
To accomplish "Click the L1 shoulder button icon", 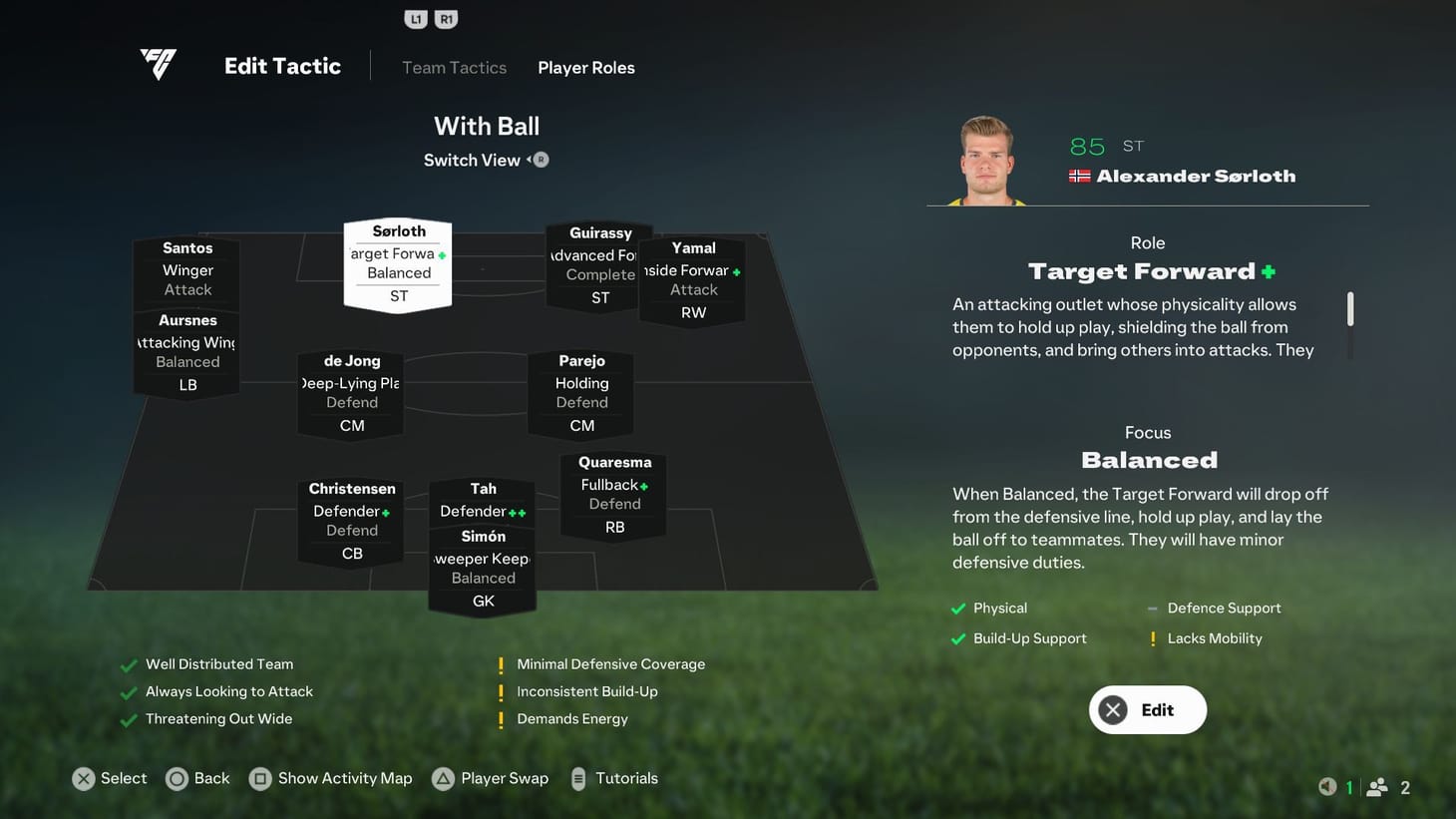I will click(416, 17).
